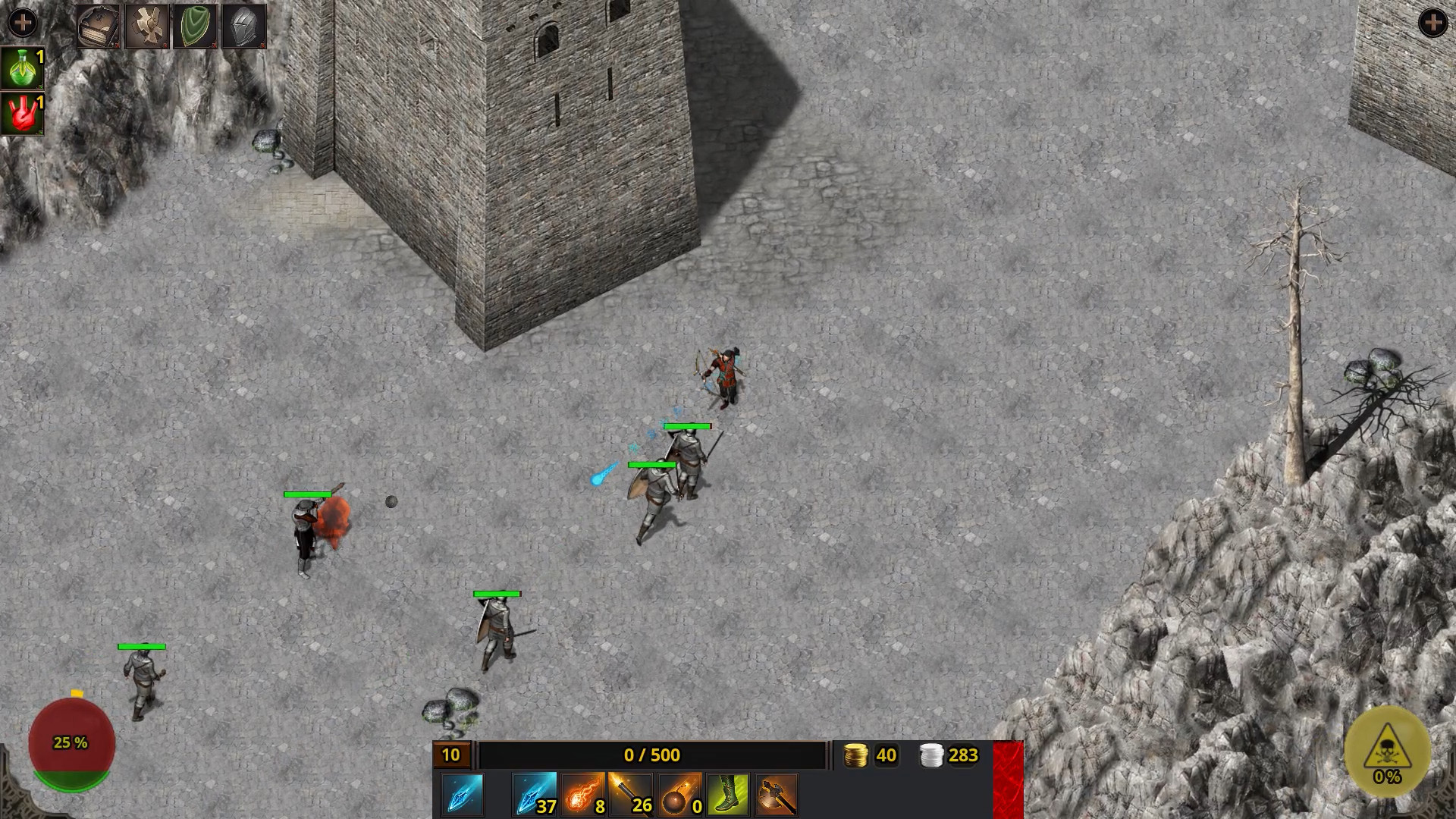The width and height of the screenshot is (1456, 819).
Task: Open the gold coins counter showing 40
Action: [868, 755]
